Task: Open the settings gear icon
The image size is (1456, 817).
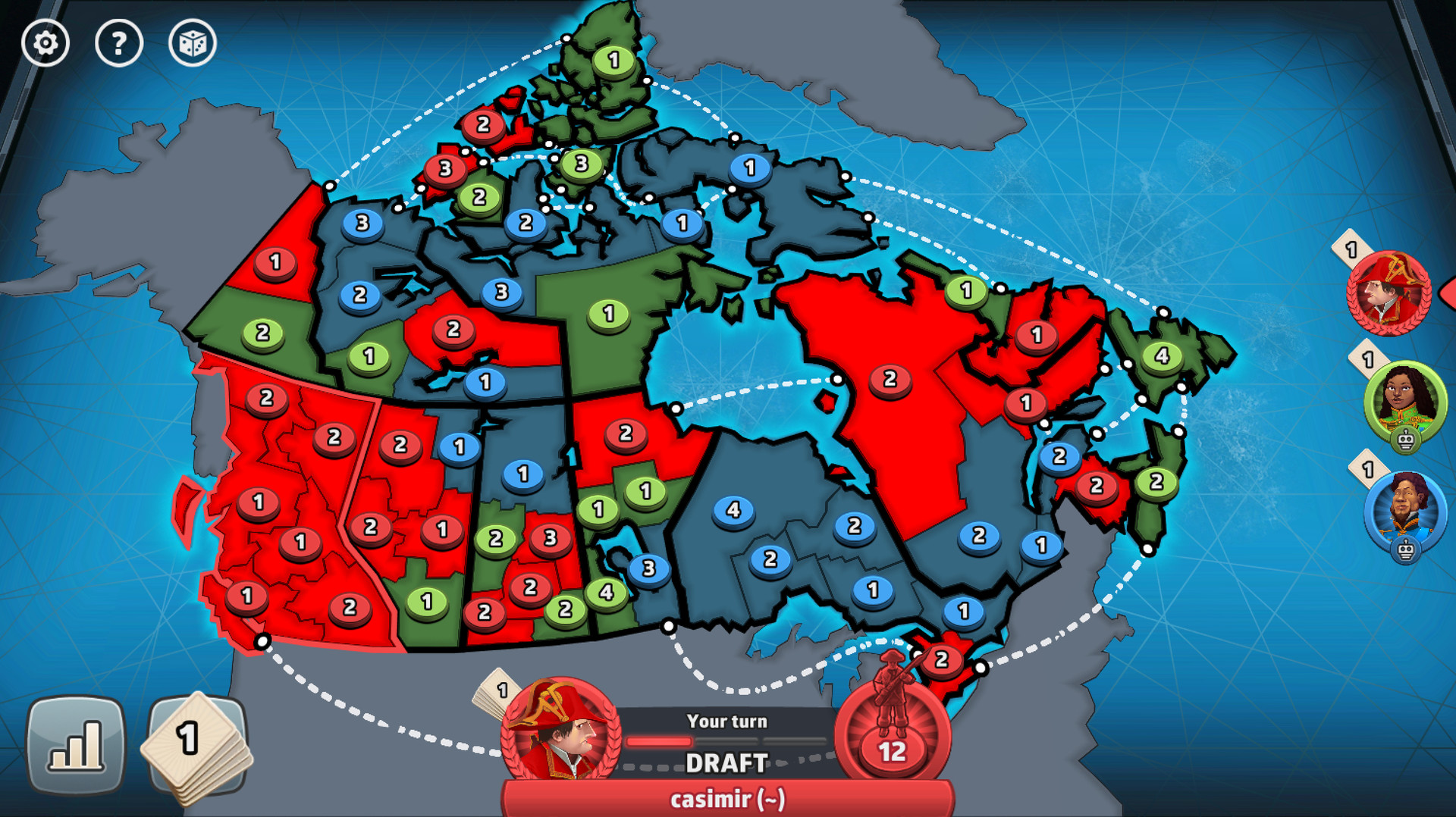Action: [x=44, y=43]
